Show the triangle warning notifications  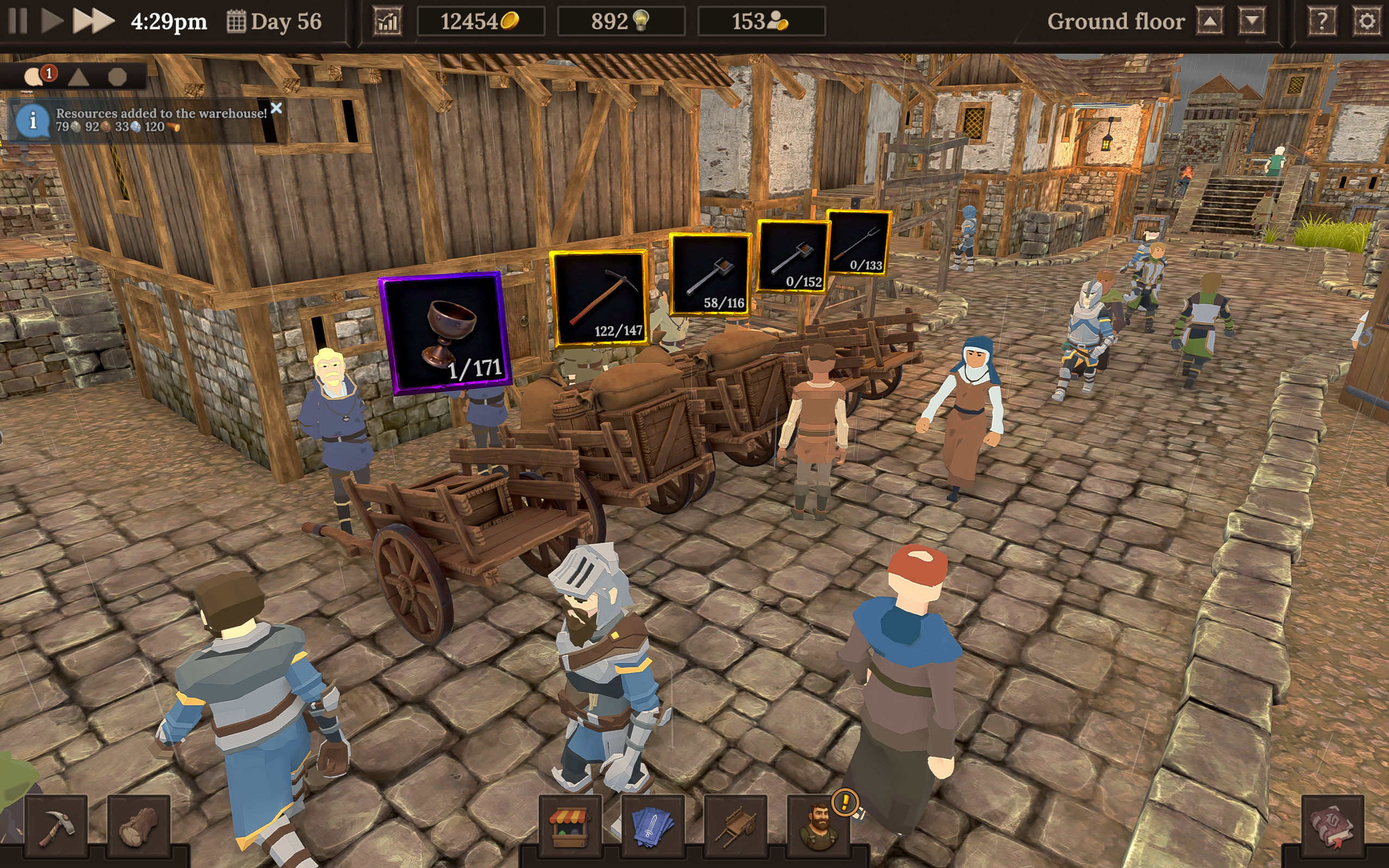(79, 76)
